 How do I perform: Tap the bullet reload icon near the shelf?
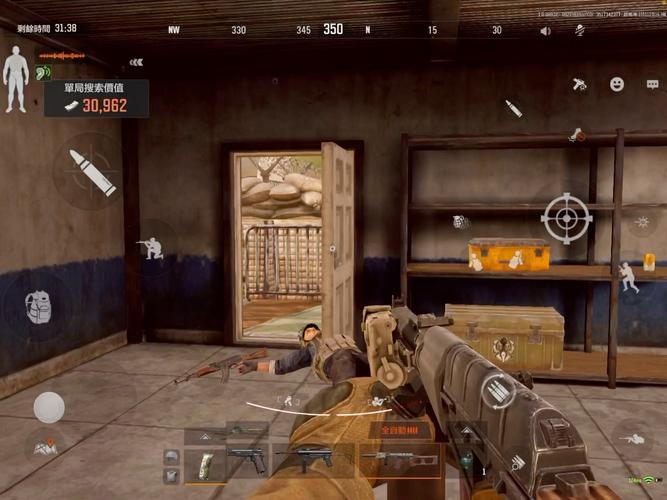click(514, 108)
